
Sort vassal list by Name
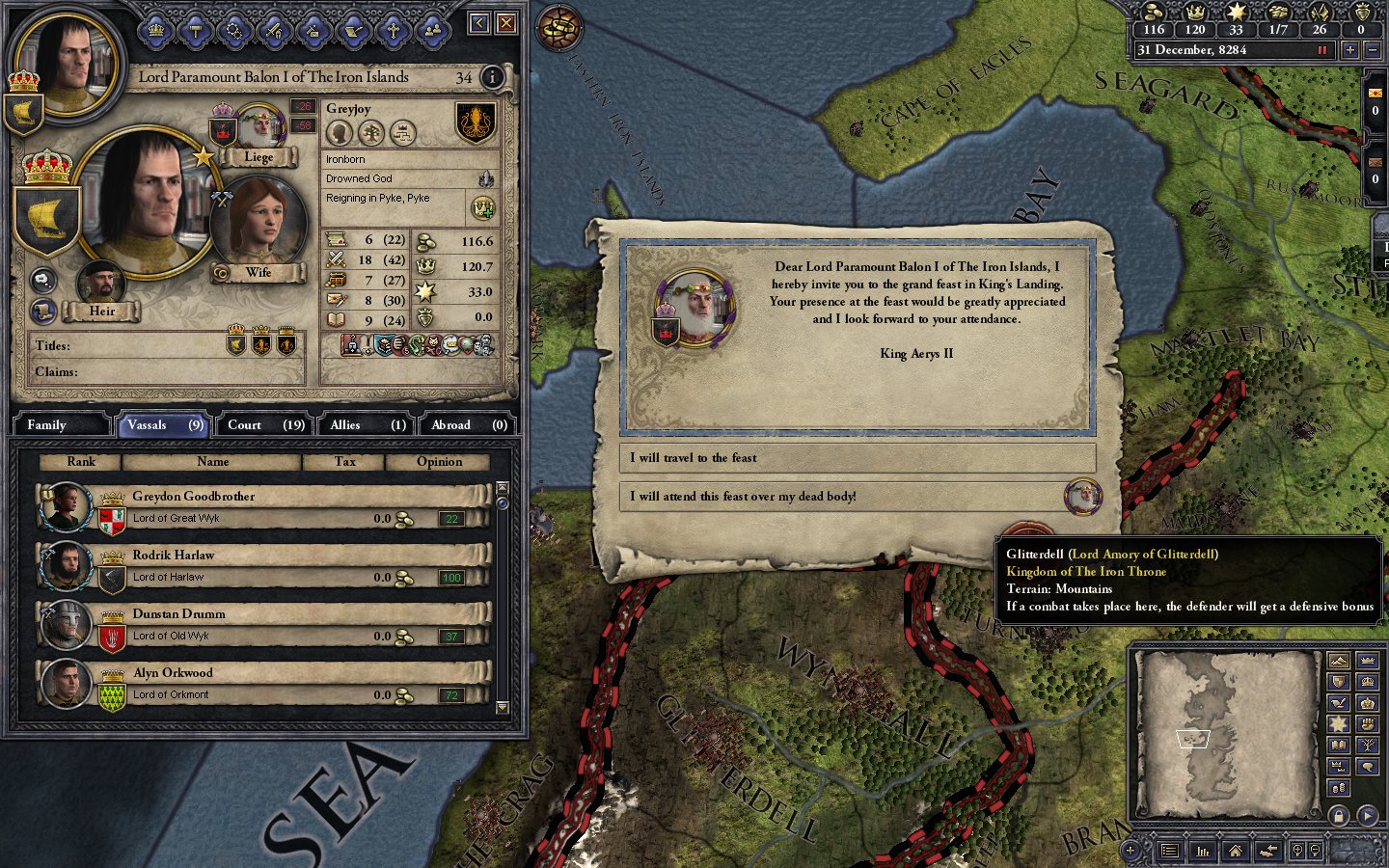(212, 462)
